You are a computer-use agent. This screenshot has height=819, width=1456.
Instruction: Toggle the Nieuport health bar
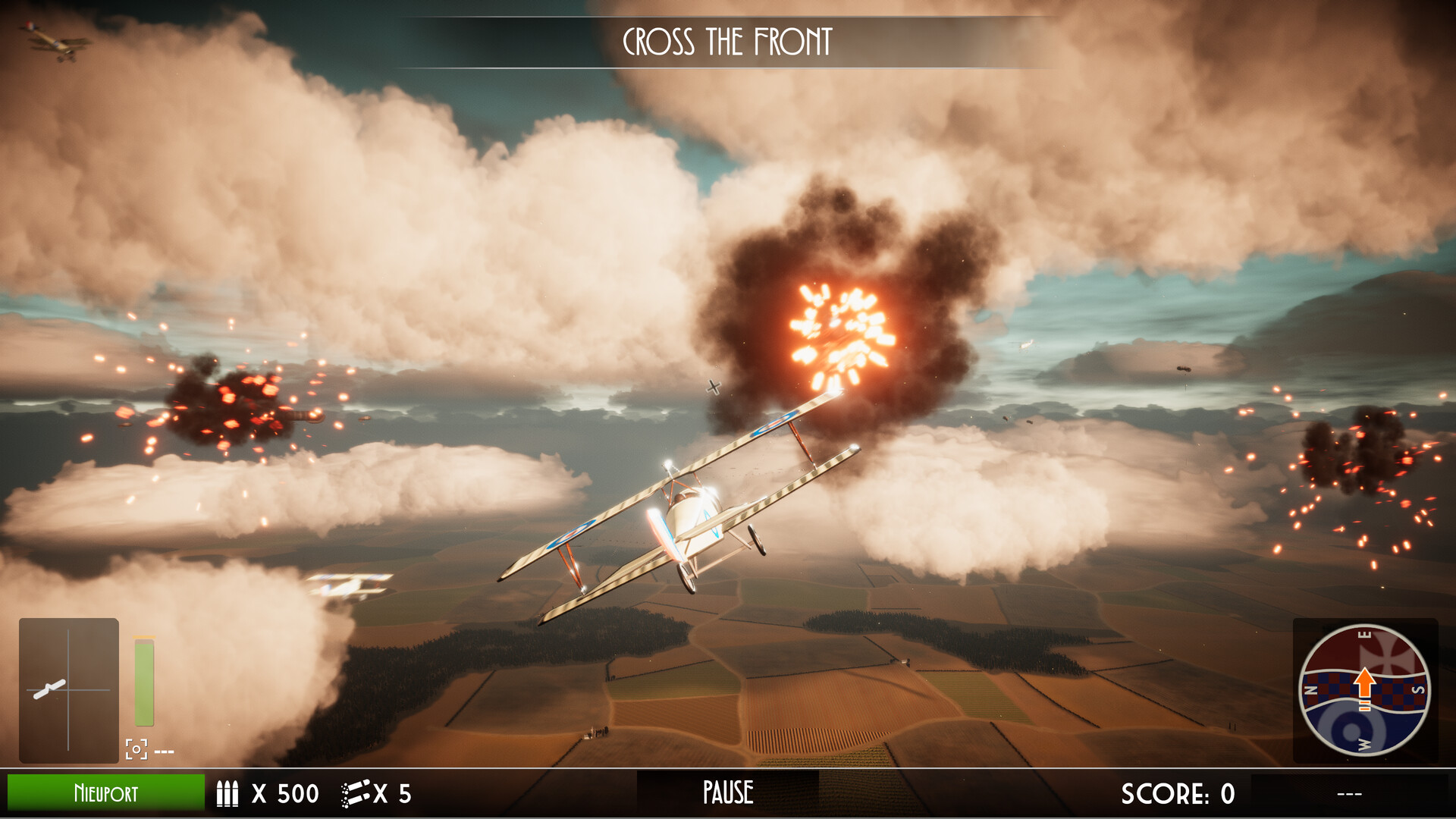pyautogui.click(x=106, y=793)
